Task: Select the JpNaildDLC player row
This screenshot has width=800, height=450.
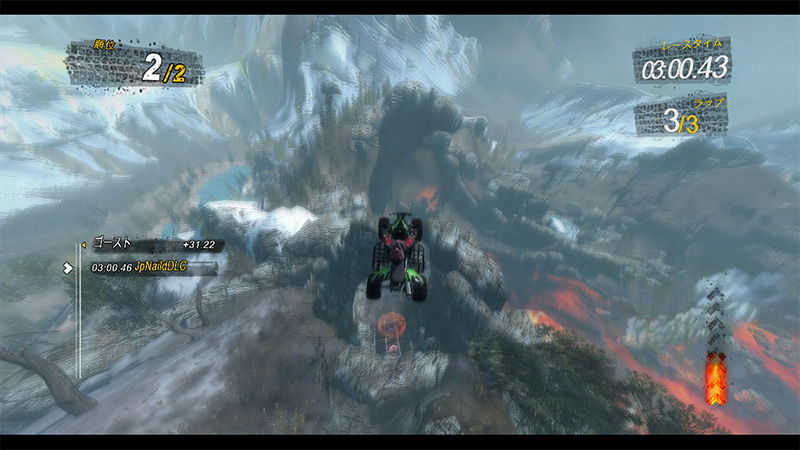Action: (x=152, y=268)
